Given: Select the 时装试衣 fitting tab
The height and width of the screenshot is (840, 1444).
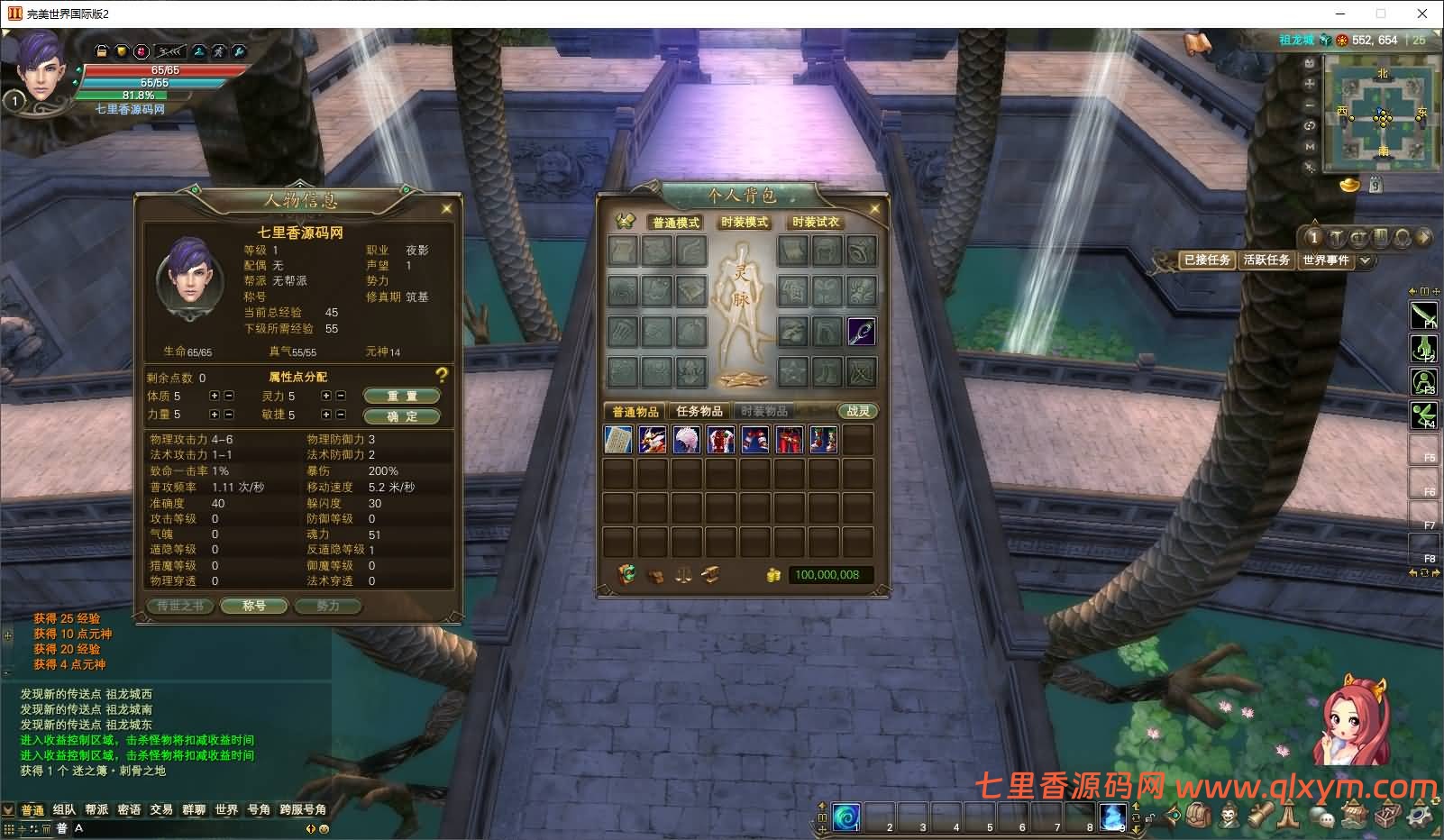Looking at the screenshot, I should 816,222.
